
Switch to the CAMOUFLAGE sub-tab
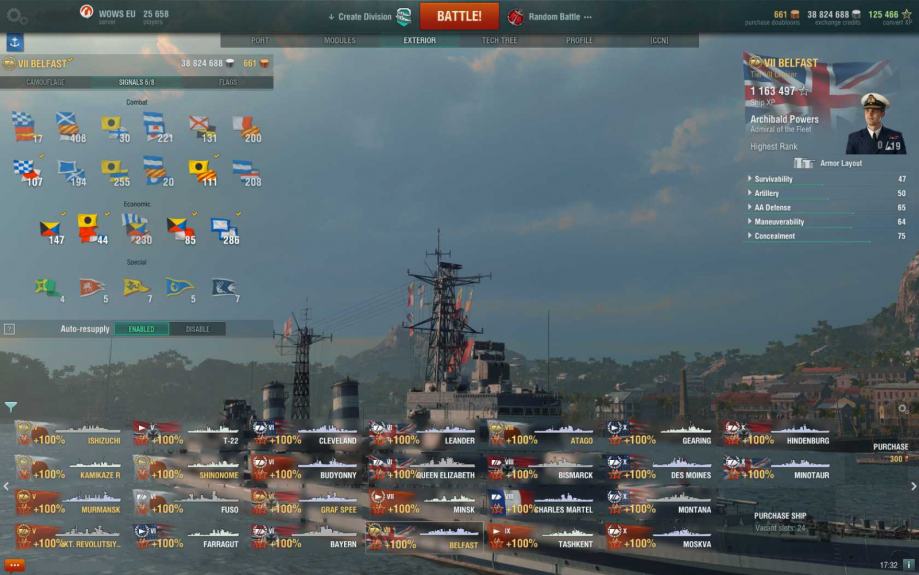[45, 82]
